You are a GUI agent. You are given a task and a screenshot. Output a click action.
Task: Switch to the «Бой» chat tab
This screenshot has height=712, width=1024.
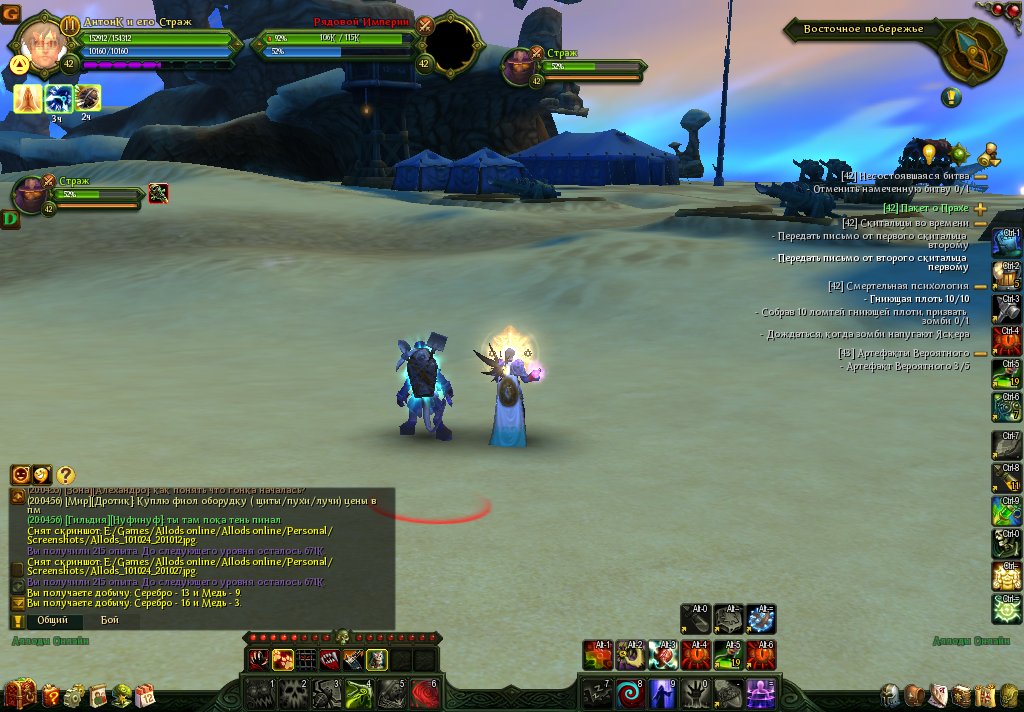pos(110,621)
